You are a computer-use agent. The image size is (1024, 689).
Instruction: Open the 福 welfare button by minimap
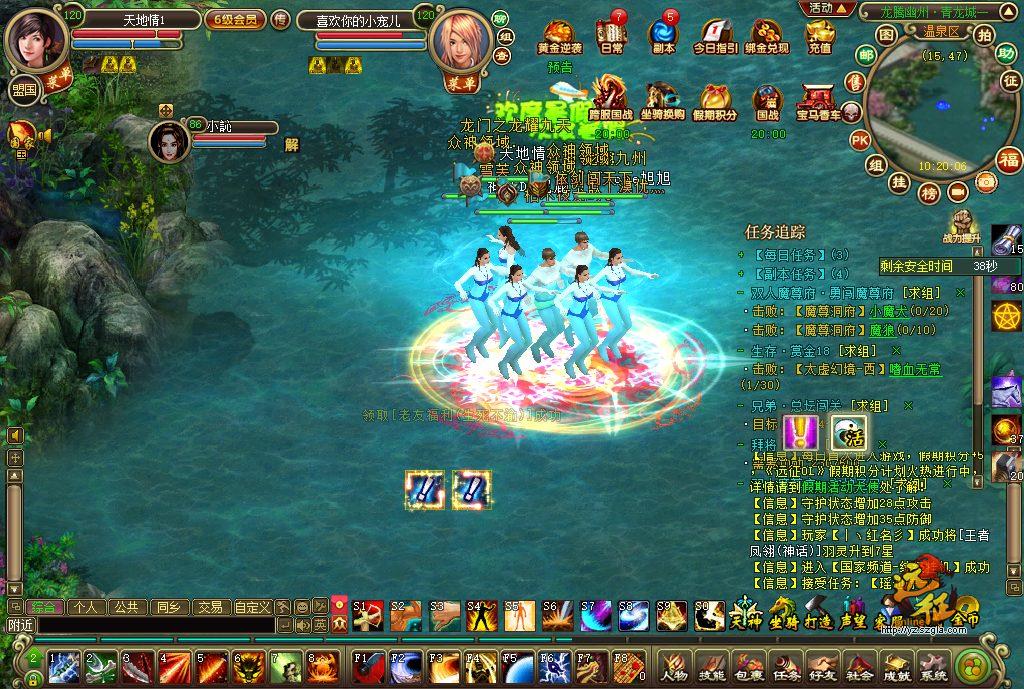(1009, 158)
